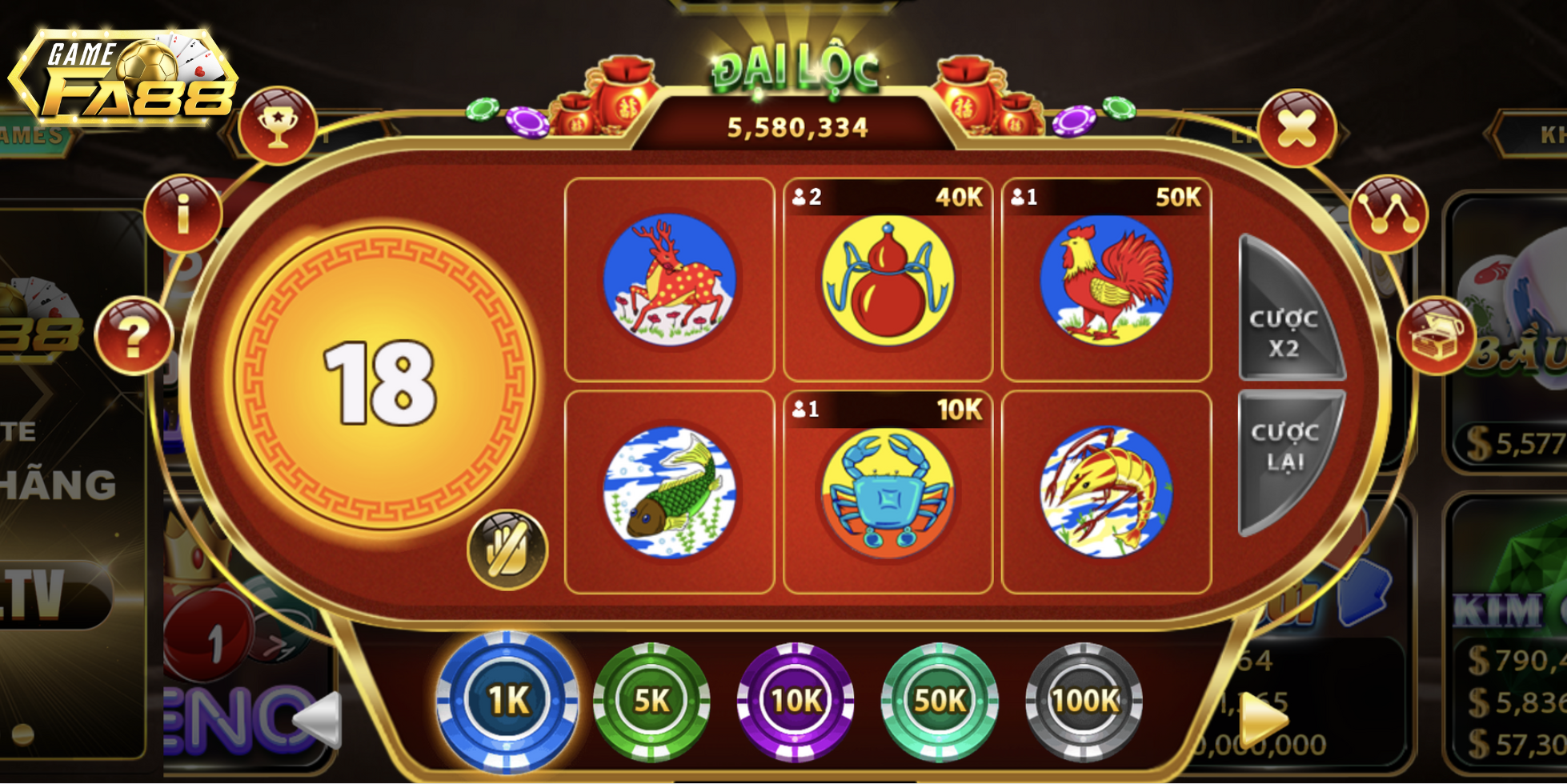Choose the 10K purple chip
The height and width of the screenshot is (784, 1567).
click(796, 701)
